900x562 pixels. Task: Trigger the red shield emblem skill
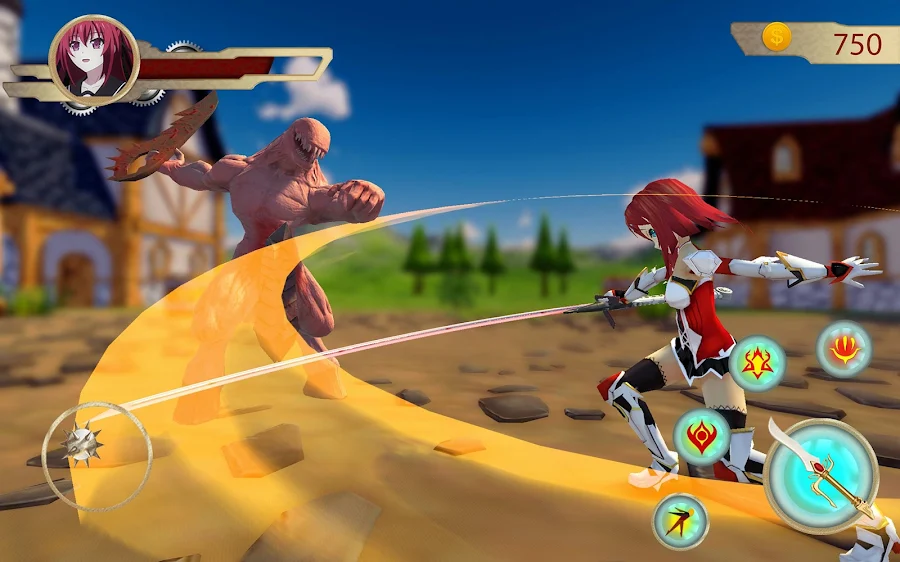point(702,437)
